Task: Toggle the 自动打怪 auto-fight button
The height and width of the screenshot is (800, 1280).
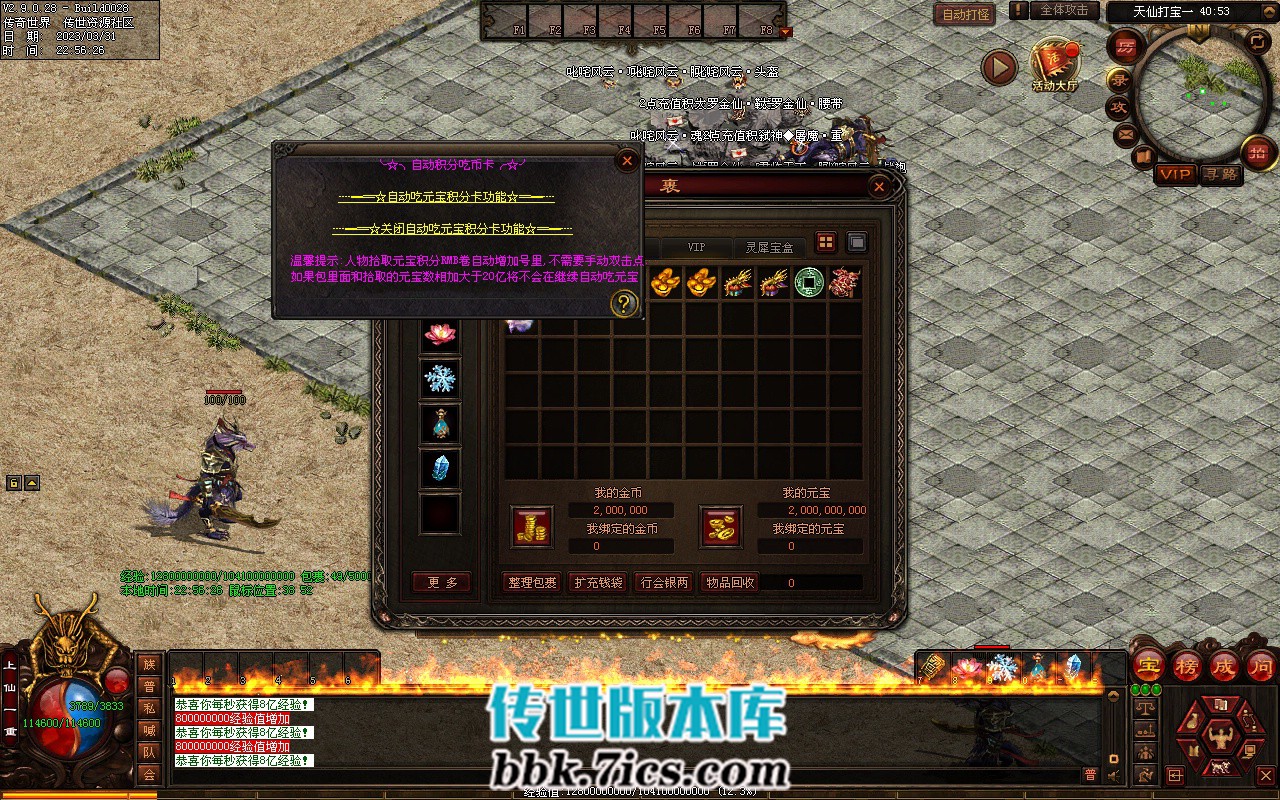Action: [x=964, y=14]
